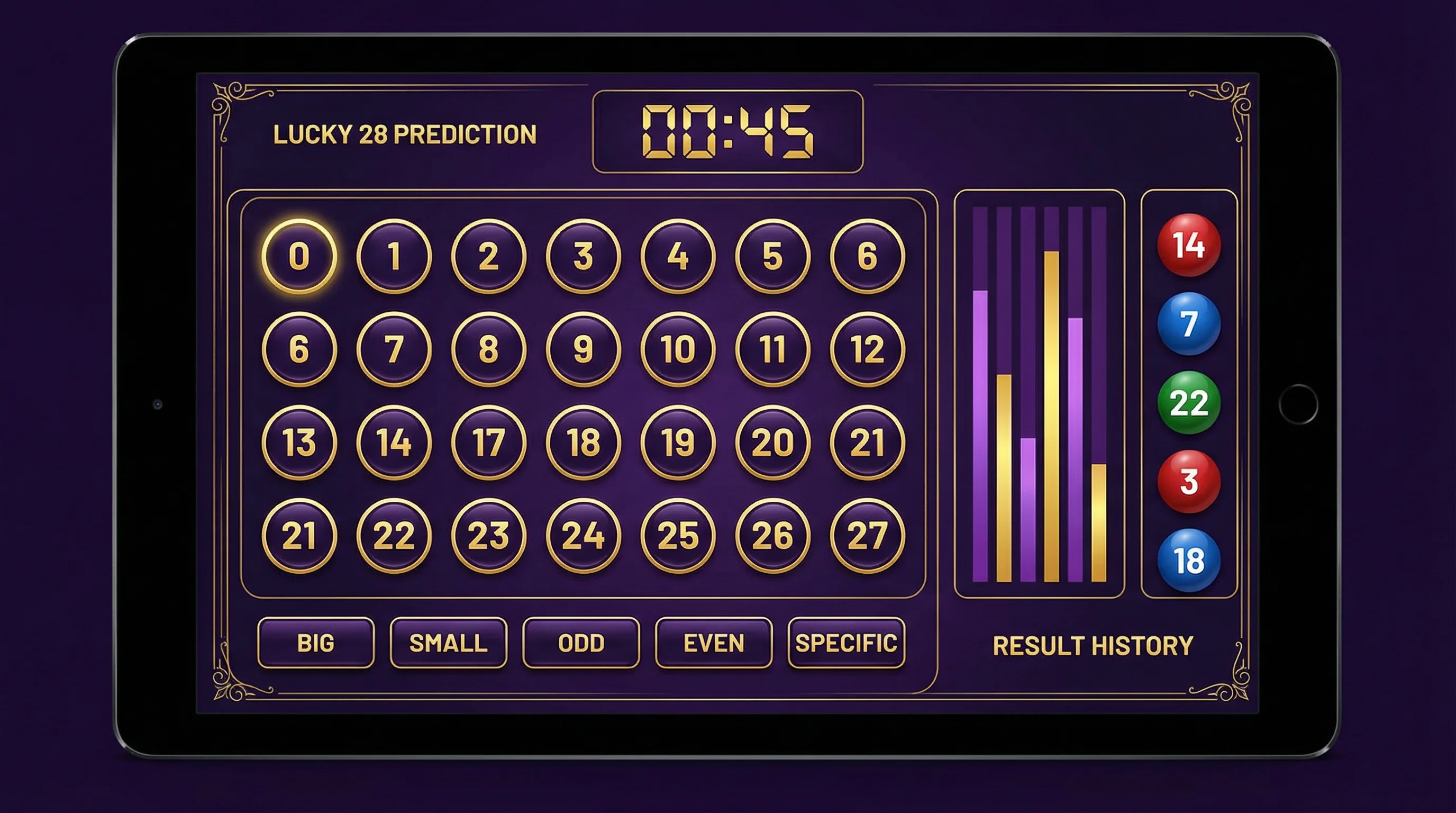Screen dimensions: 1456x813
Task: Pick the number 17 circle
Action: coord(488,442)
